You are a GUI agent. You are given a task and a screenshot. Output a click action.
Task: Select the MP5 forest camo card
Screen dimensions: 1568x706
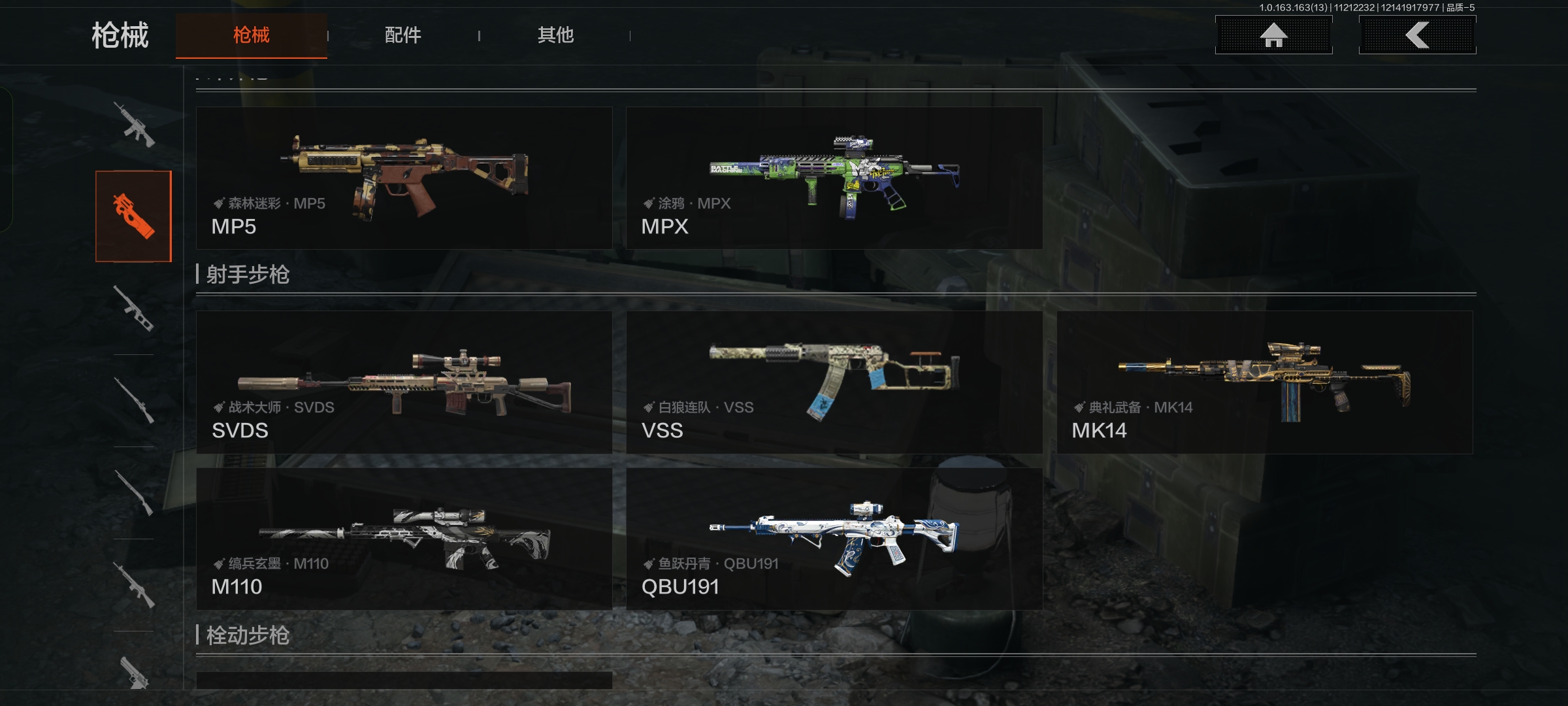(404, 178)
